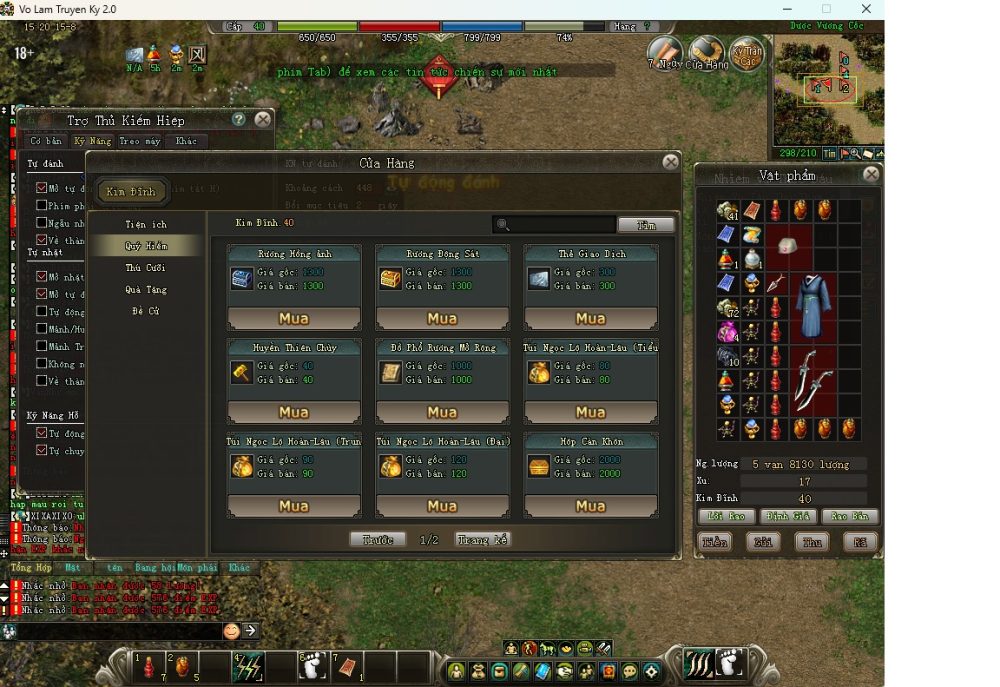Open the Rao Bán listing button

click(x=850, y=517)
